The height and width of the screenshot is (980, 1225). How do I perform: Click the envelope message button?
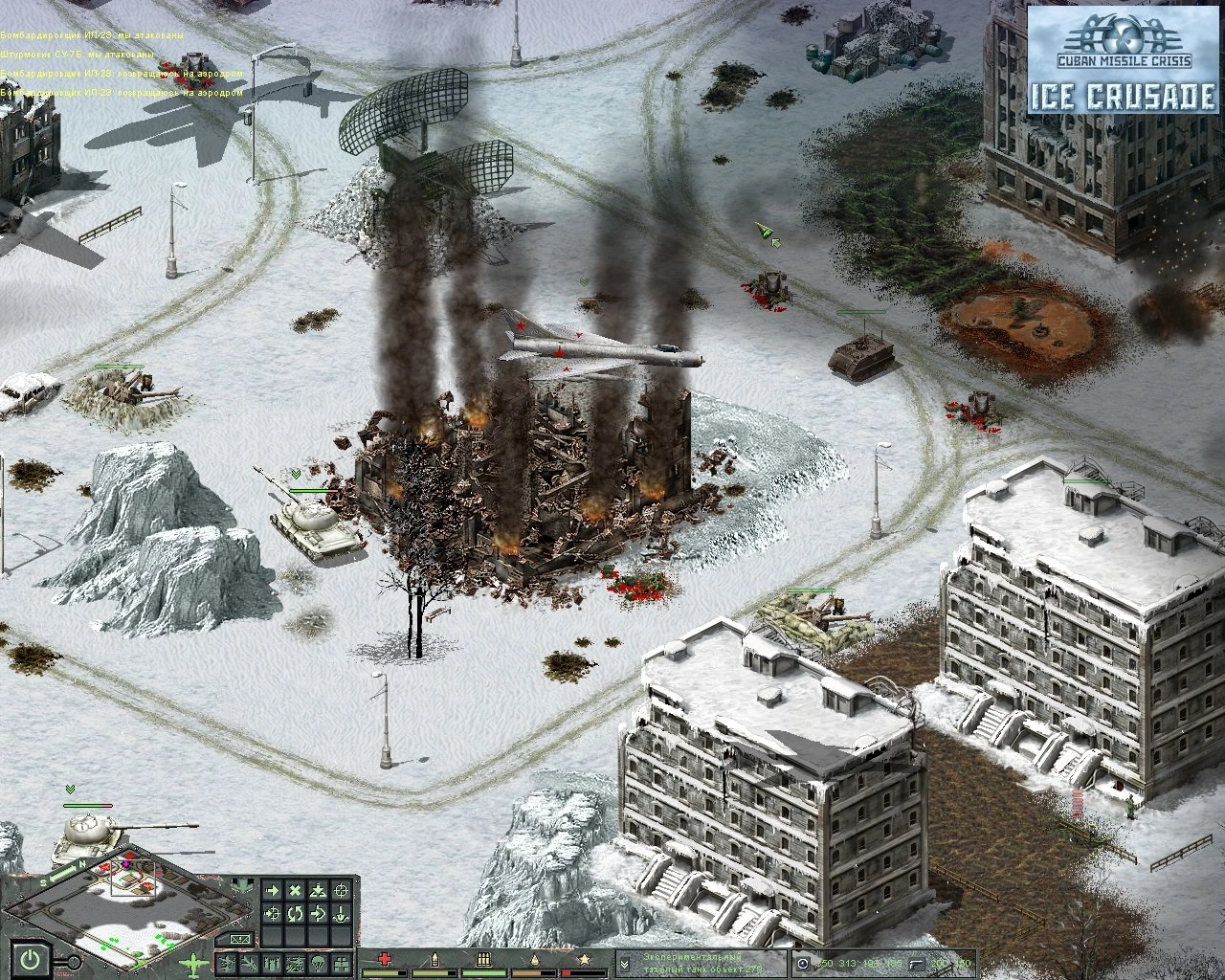(x=240, y=938)
